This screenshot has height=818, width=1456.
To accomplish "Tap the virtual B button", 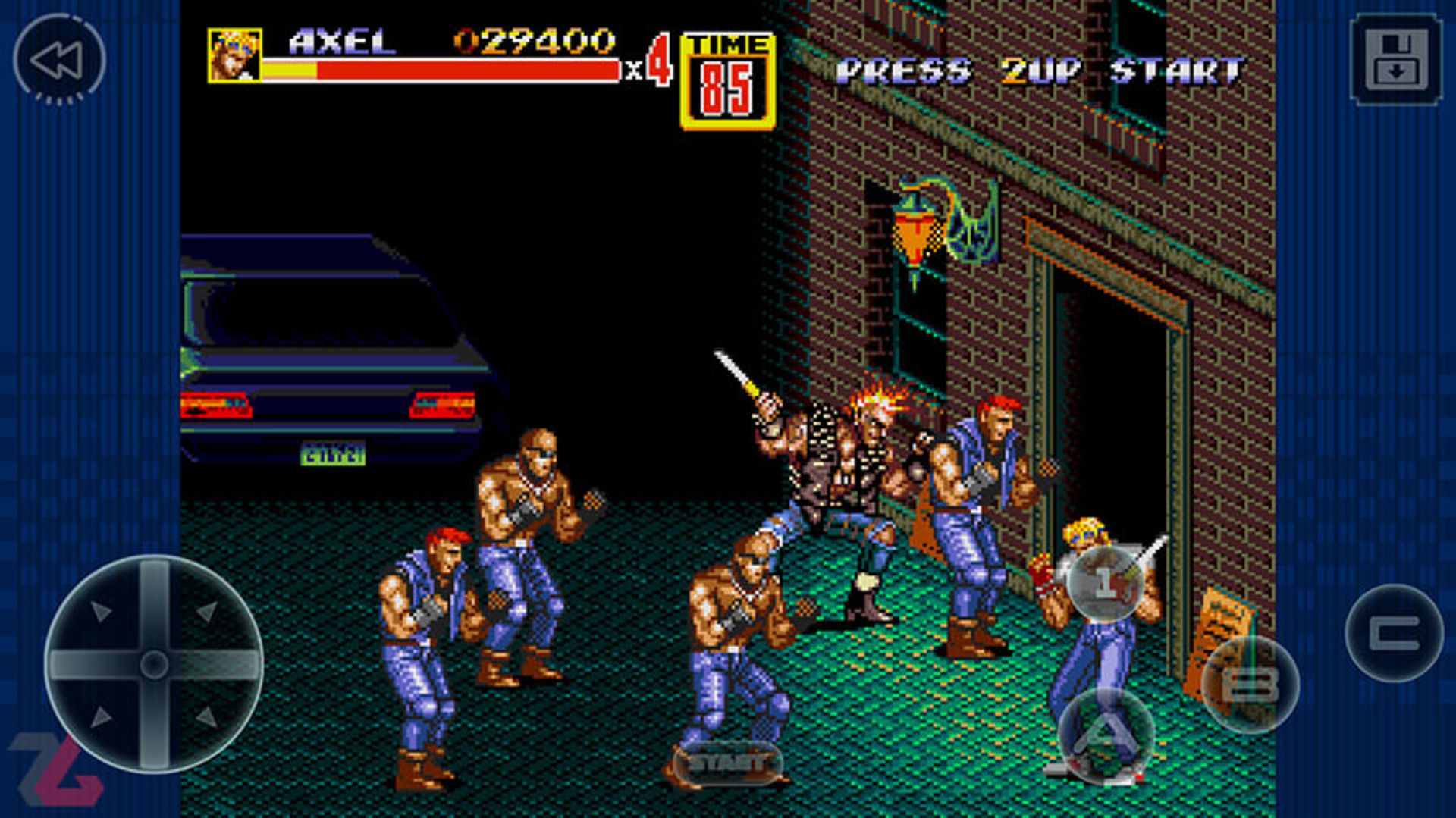I will coord(1250,684).
